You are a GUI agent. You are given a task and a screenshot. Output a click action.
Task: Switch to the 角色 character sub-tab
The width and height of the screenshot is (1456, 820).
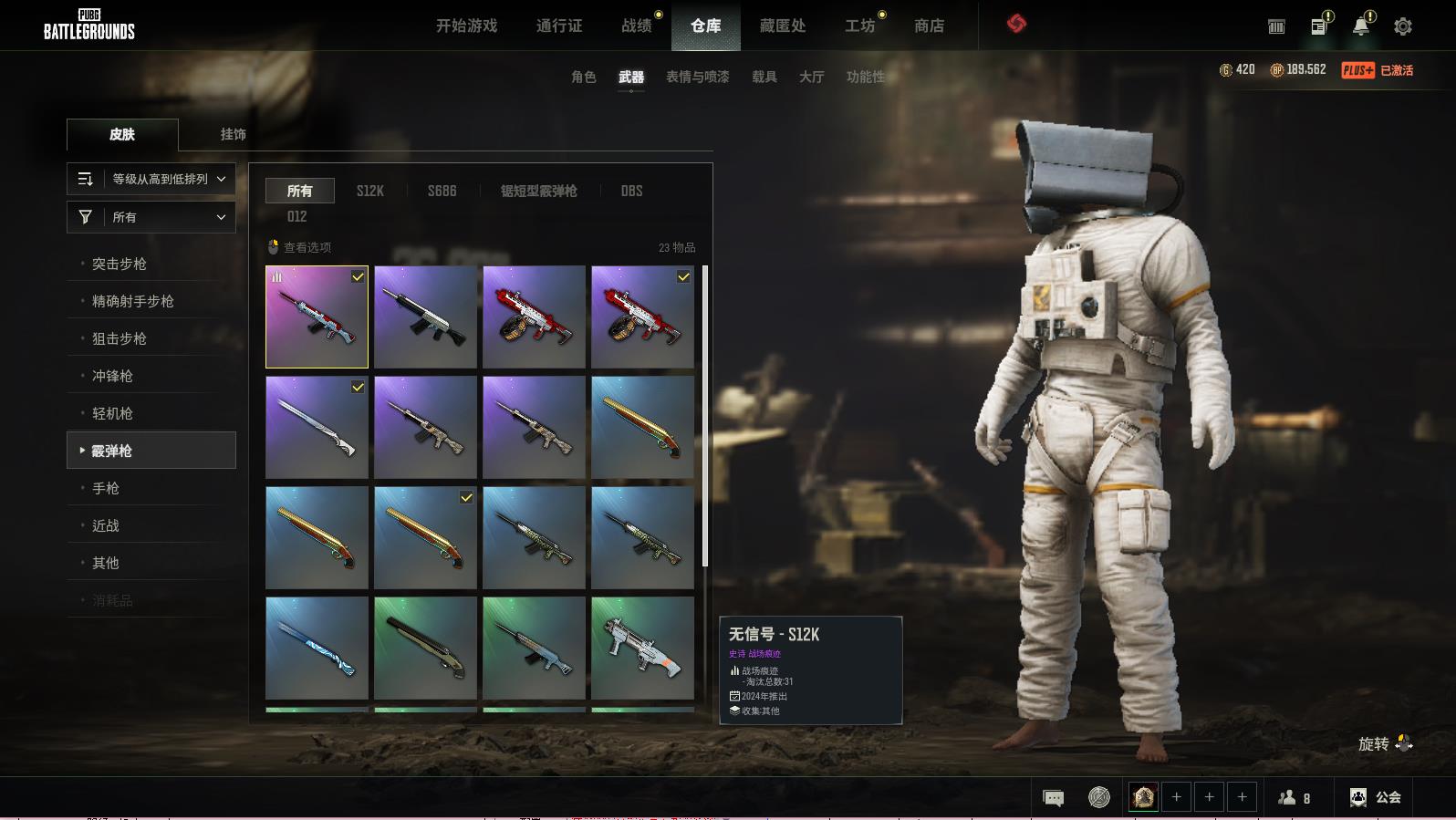[583, 78]
